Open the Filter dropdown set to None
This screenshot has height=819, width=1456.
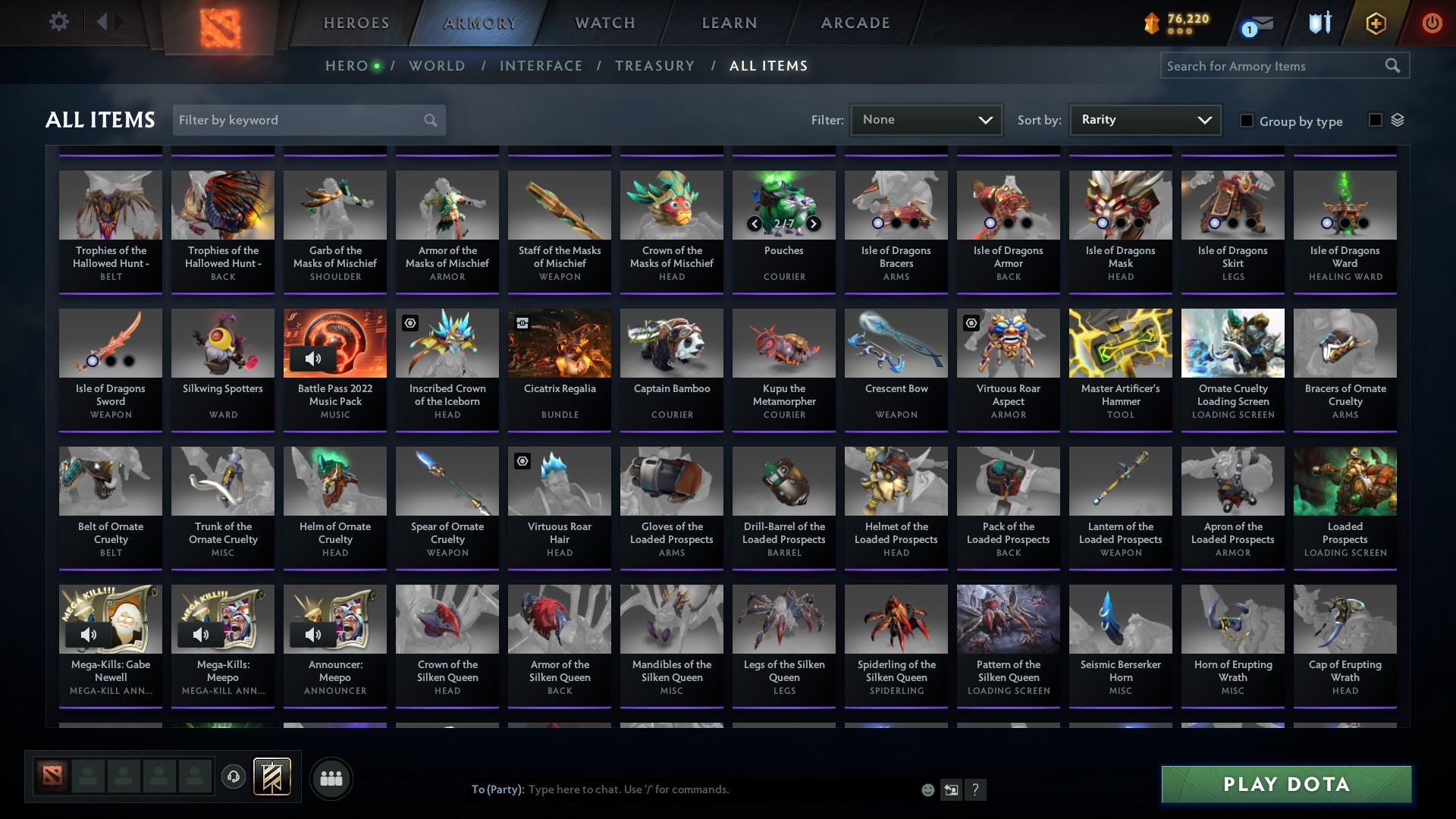pos(925,119)
